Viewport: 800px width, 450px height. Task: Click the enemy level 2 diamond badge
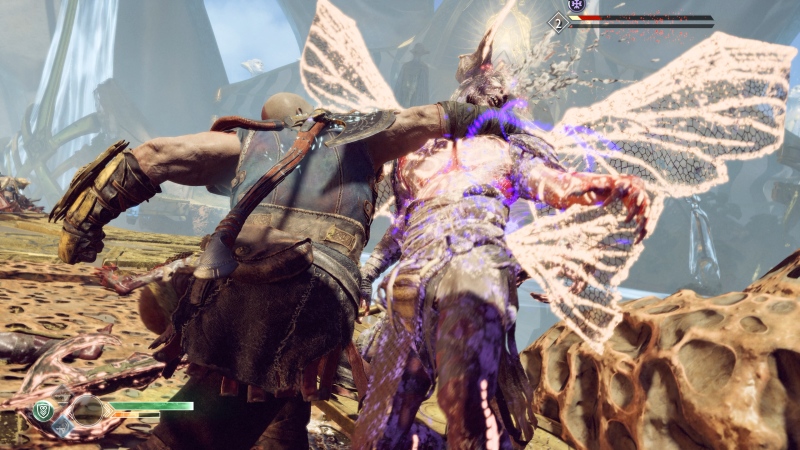(557, 20)
